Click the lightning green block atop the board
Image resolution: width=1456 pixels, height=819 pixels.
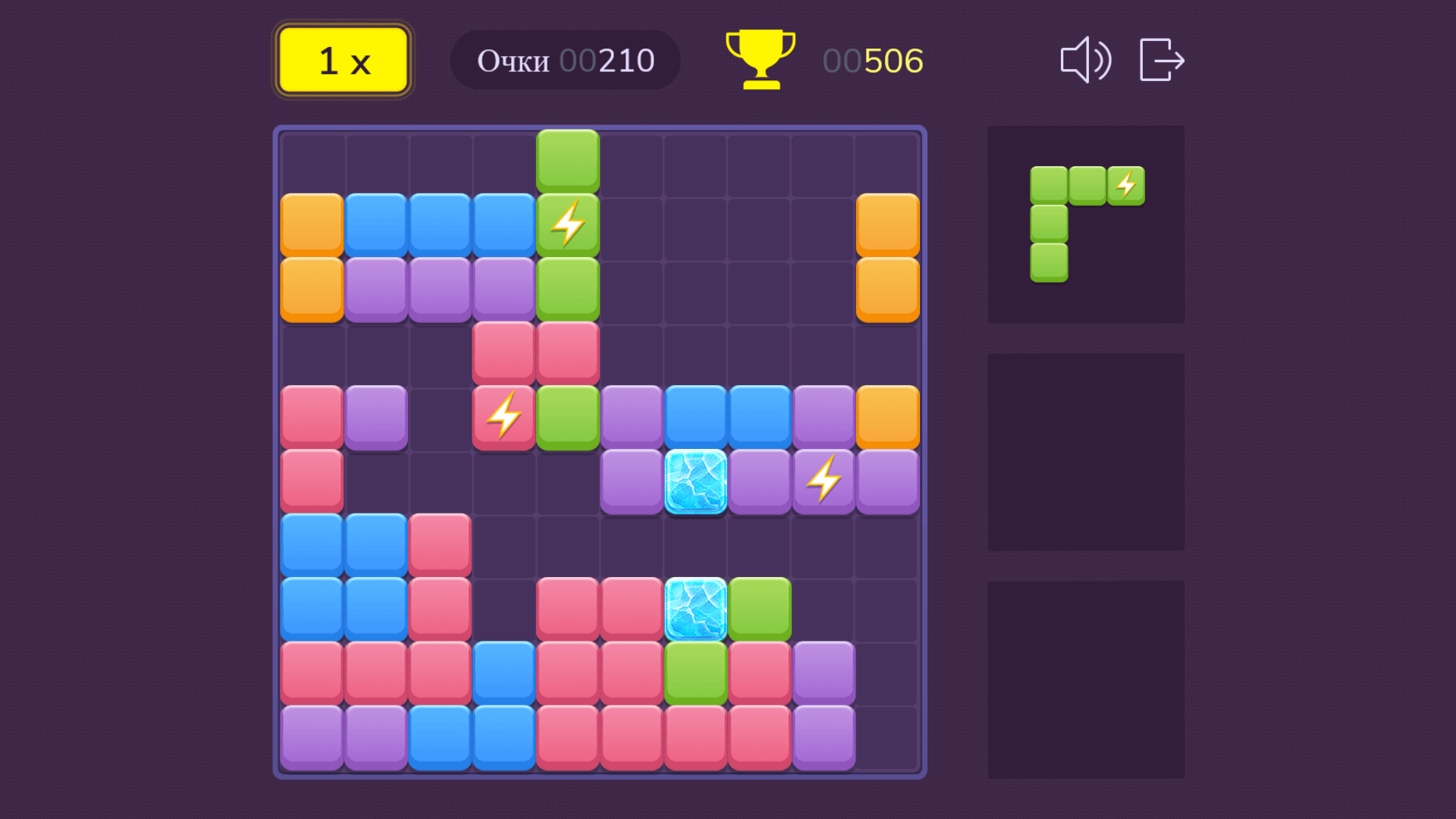coord(567,222)
